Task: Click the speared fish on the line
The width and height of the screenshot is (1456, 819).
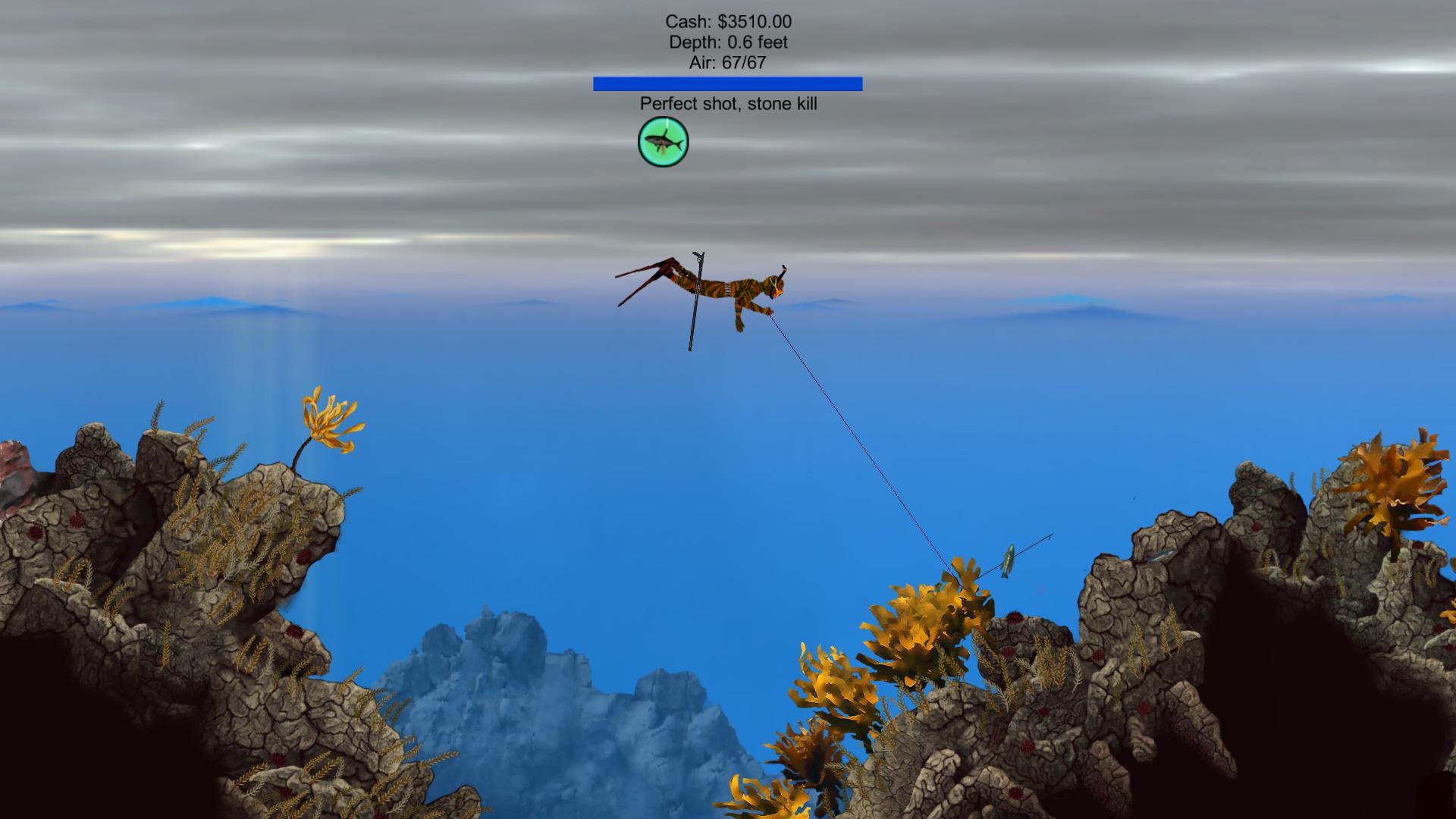Action: [1008, 561]
